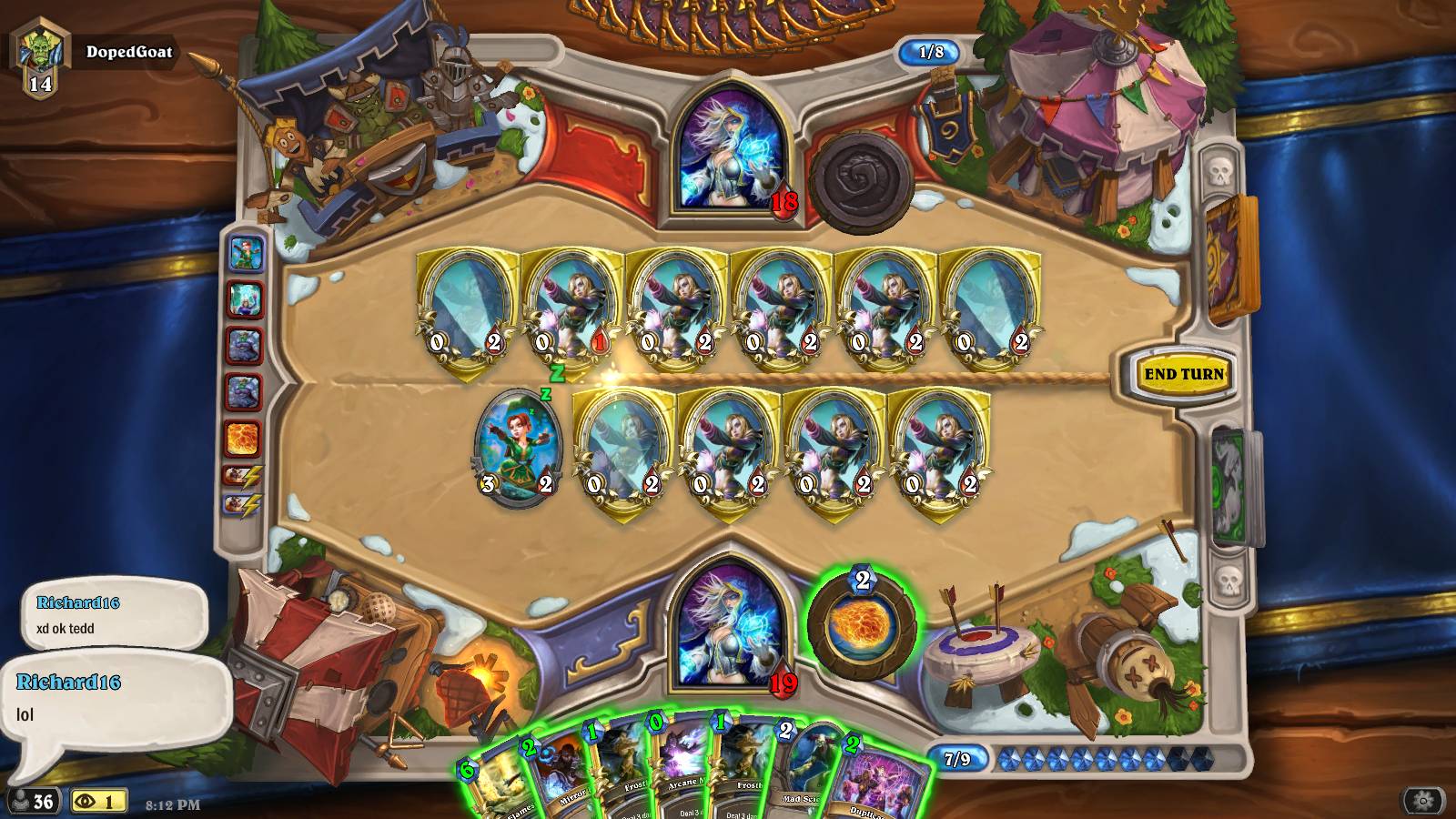Click the End Turn button

point(1183,374)
